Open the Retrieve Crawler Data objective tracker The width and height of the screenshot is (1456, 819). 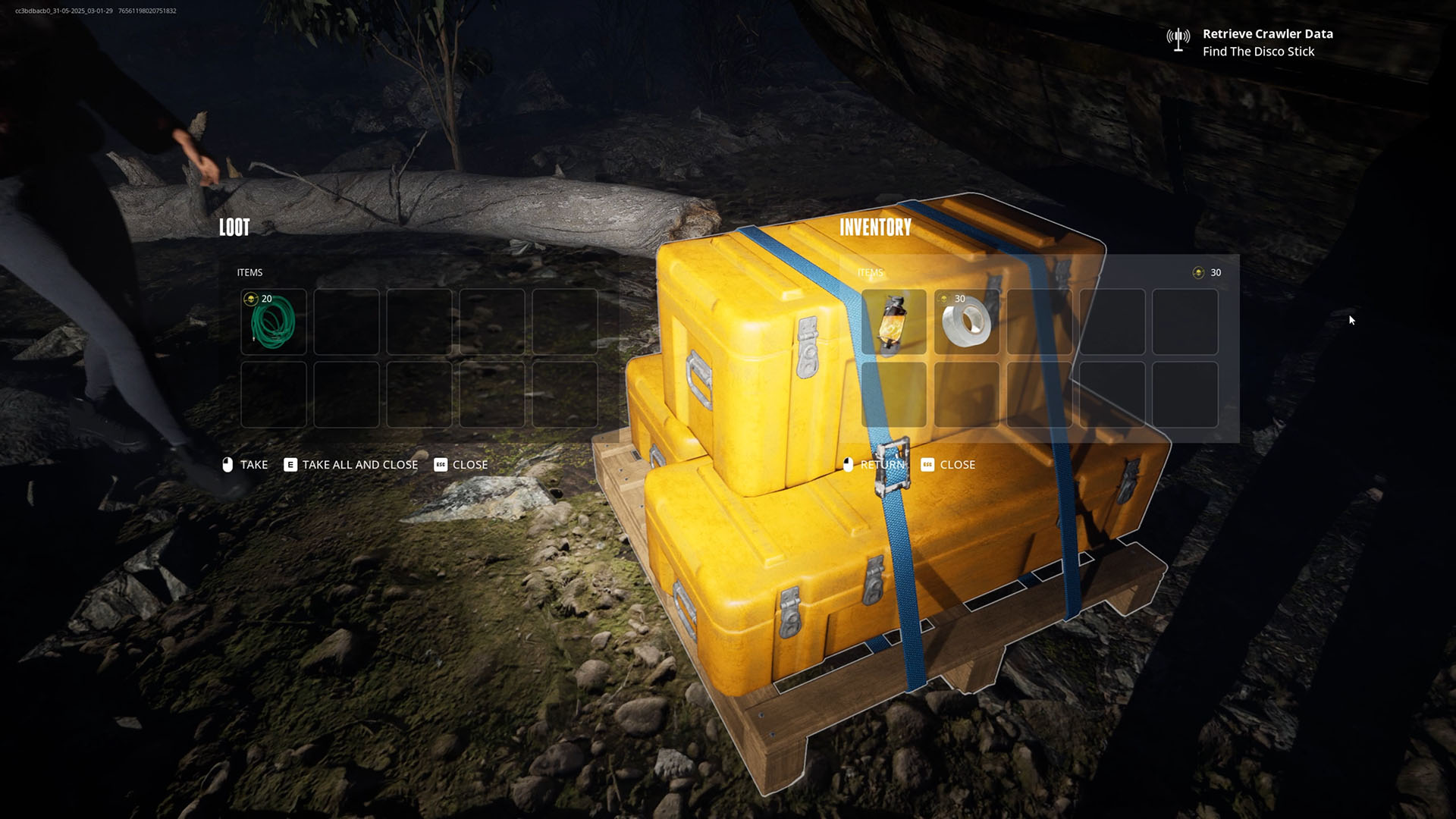click(1266, 34)
